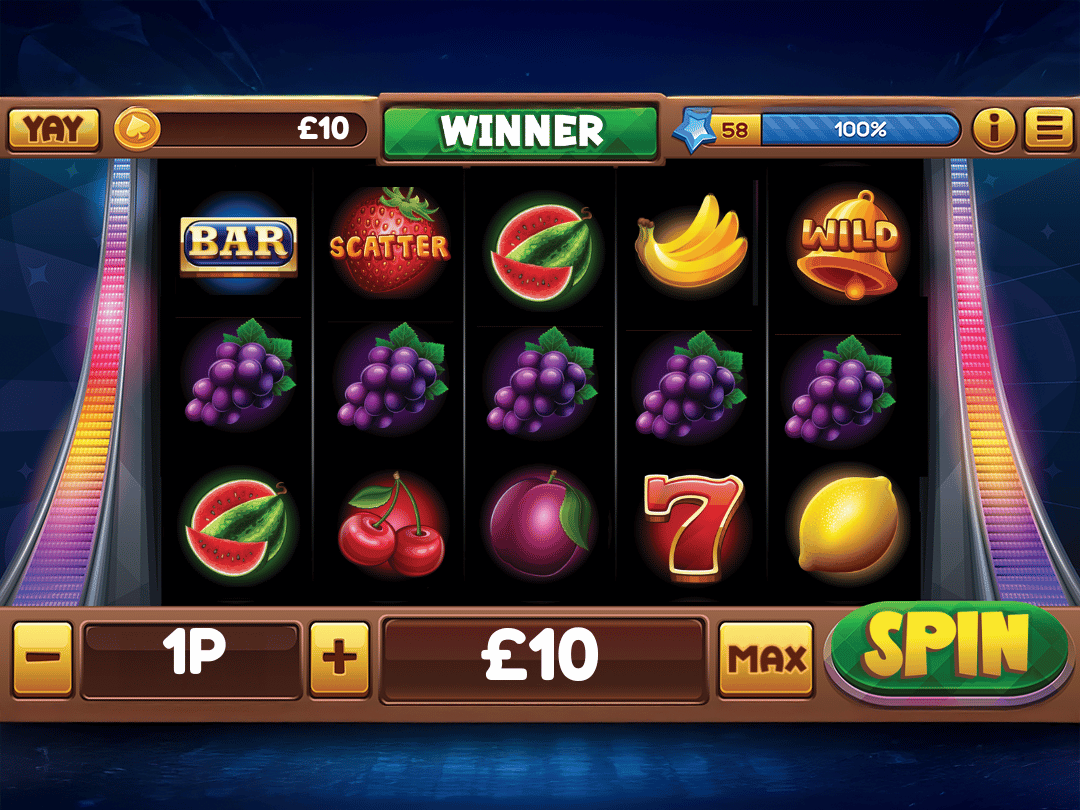1080x810 pixels.
Task: Decrease bet with the minus button
Action: (x=43, y=659)
